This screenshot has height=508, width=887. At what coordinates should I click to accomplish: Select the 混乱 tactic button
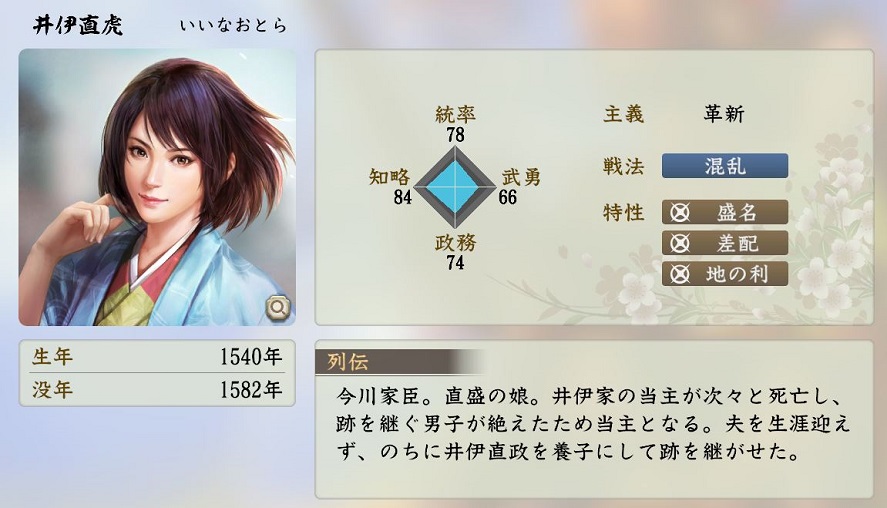tap(725, 166)
